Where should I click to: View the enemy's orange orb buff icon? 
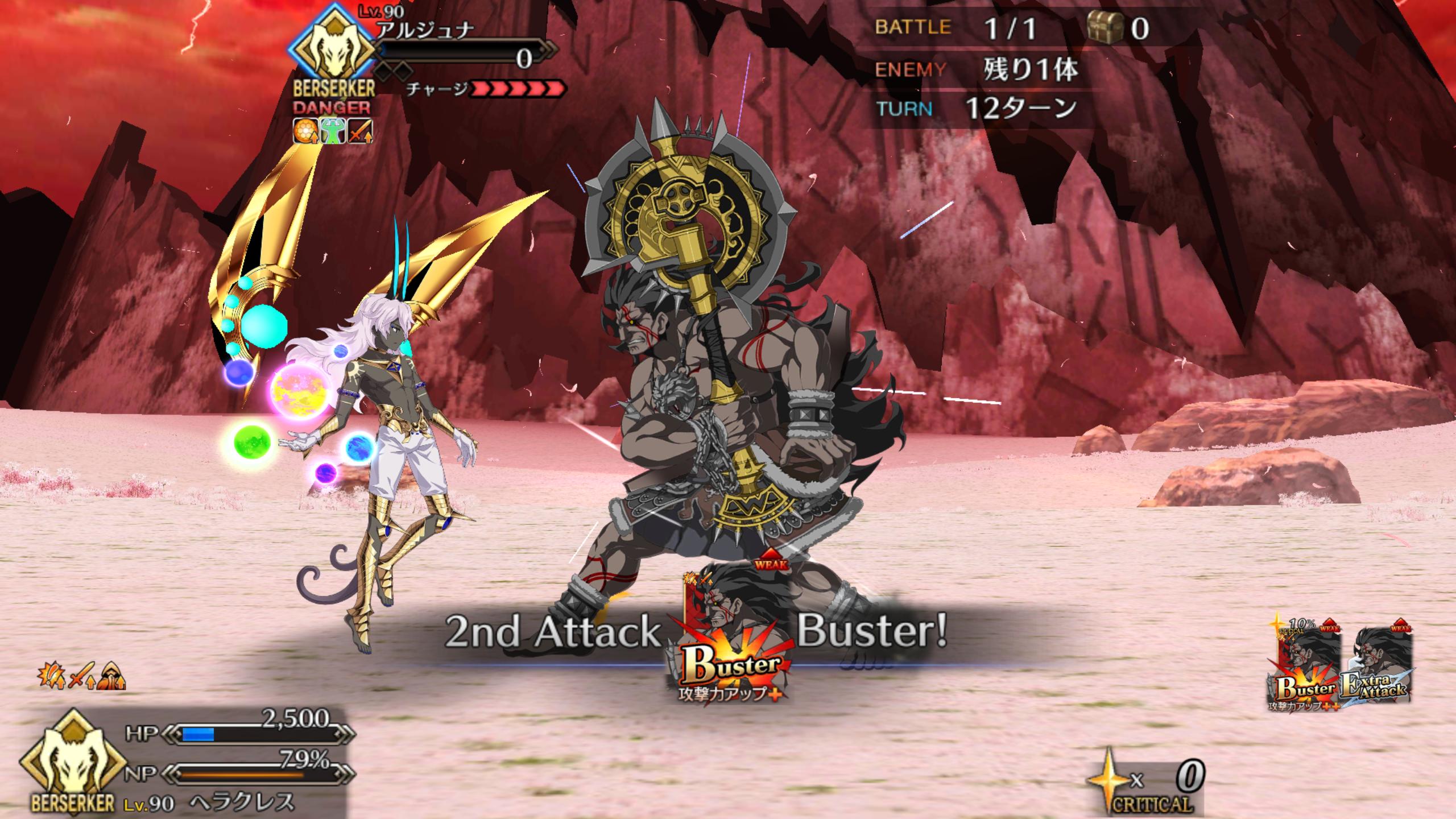[305, 131]
